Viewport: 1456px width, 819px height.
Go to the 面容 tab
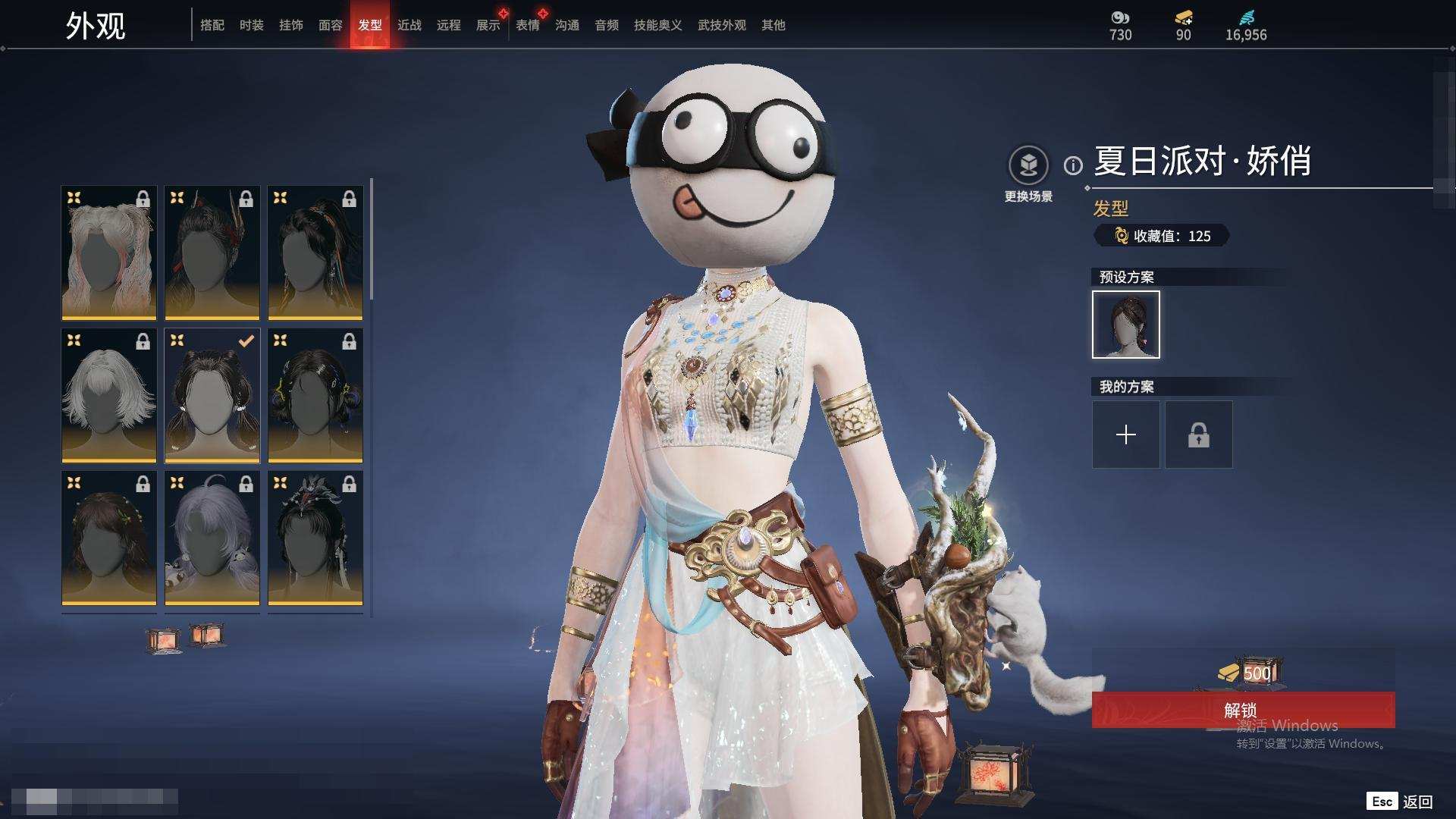tap(331, 25)
